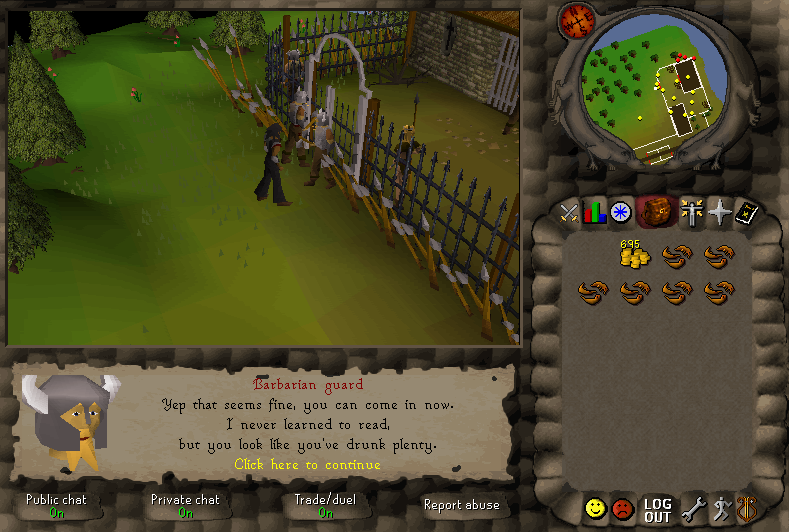Open the music player harp tab
This screenshot has height=532, width=789.
(746, 509)
